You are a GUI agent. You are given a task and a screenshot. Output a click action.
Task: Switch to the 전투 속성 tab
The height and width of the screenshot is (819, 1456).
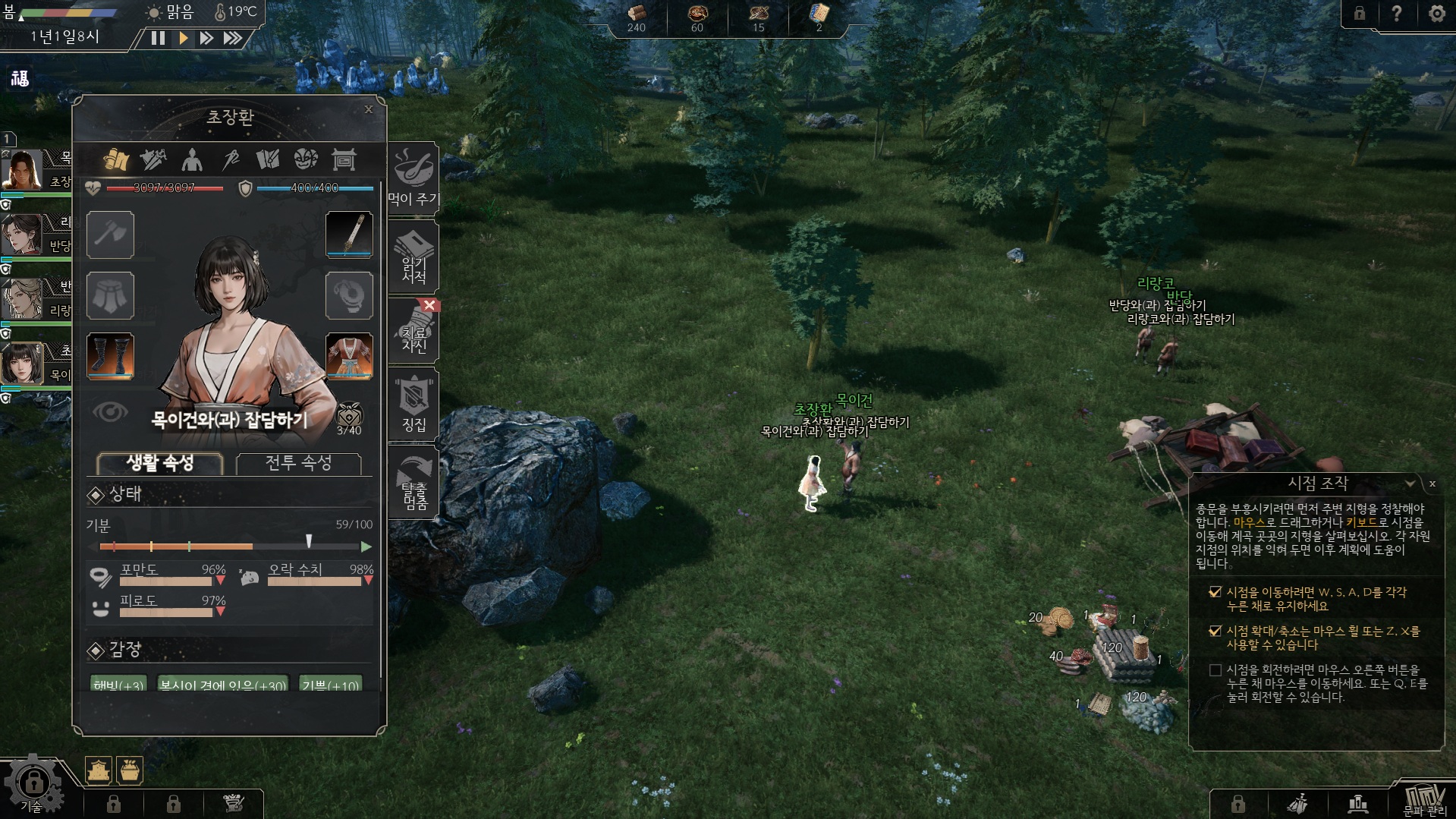coord(298,463)
